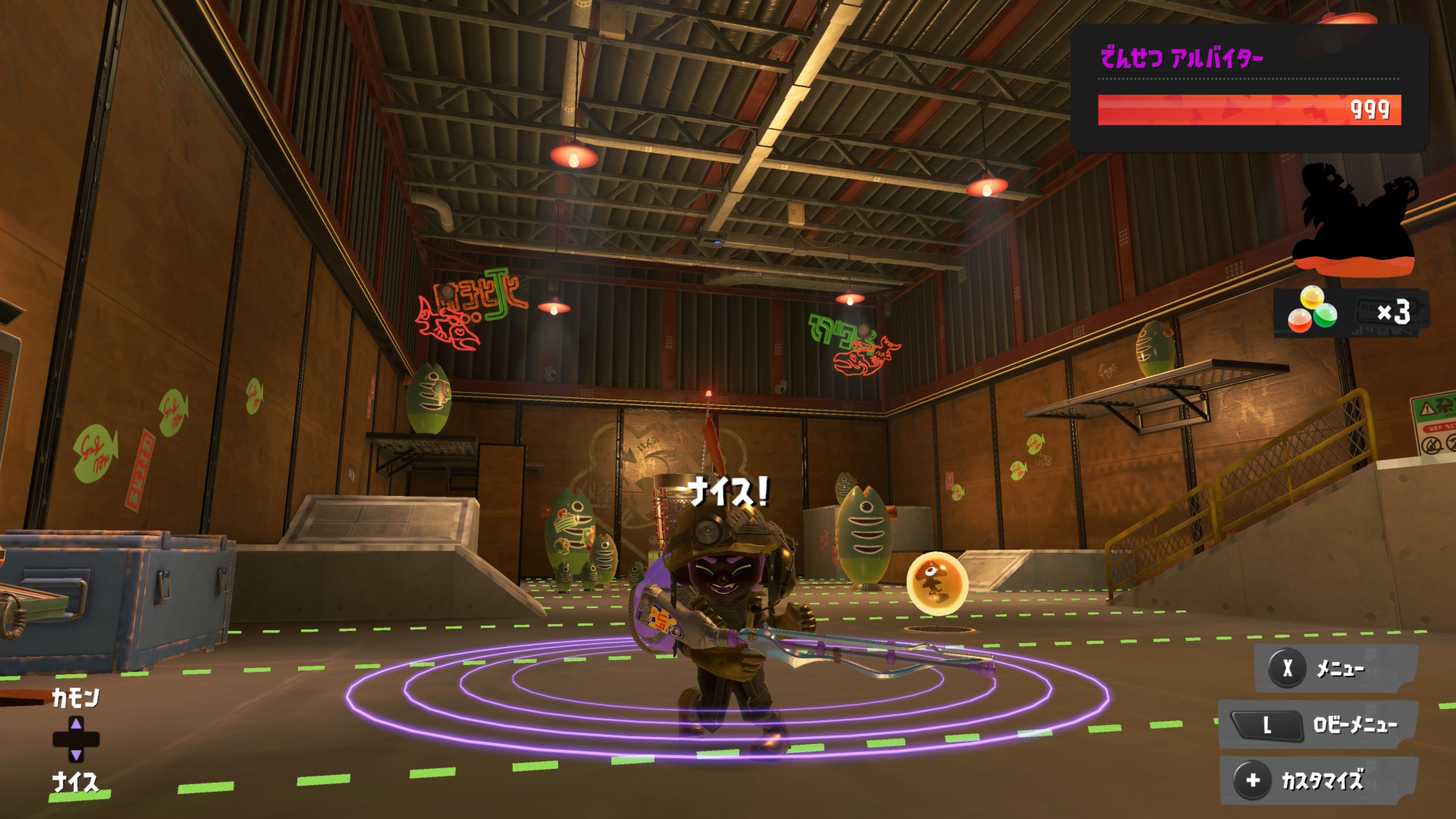Image resolution: width=1456 pixels, height=819 pixels.
Task: Click the King Salmonid silhouette icon
Action: (1354, 220)
